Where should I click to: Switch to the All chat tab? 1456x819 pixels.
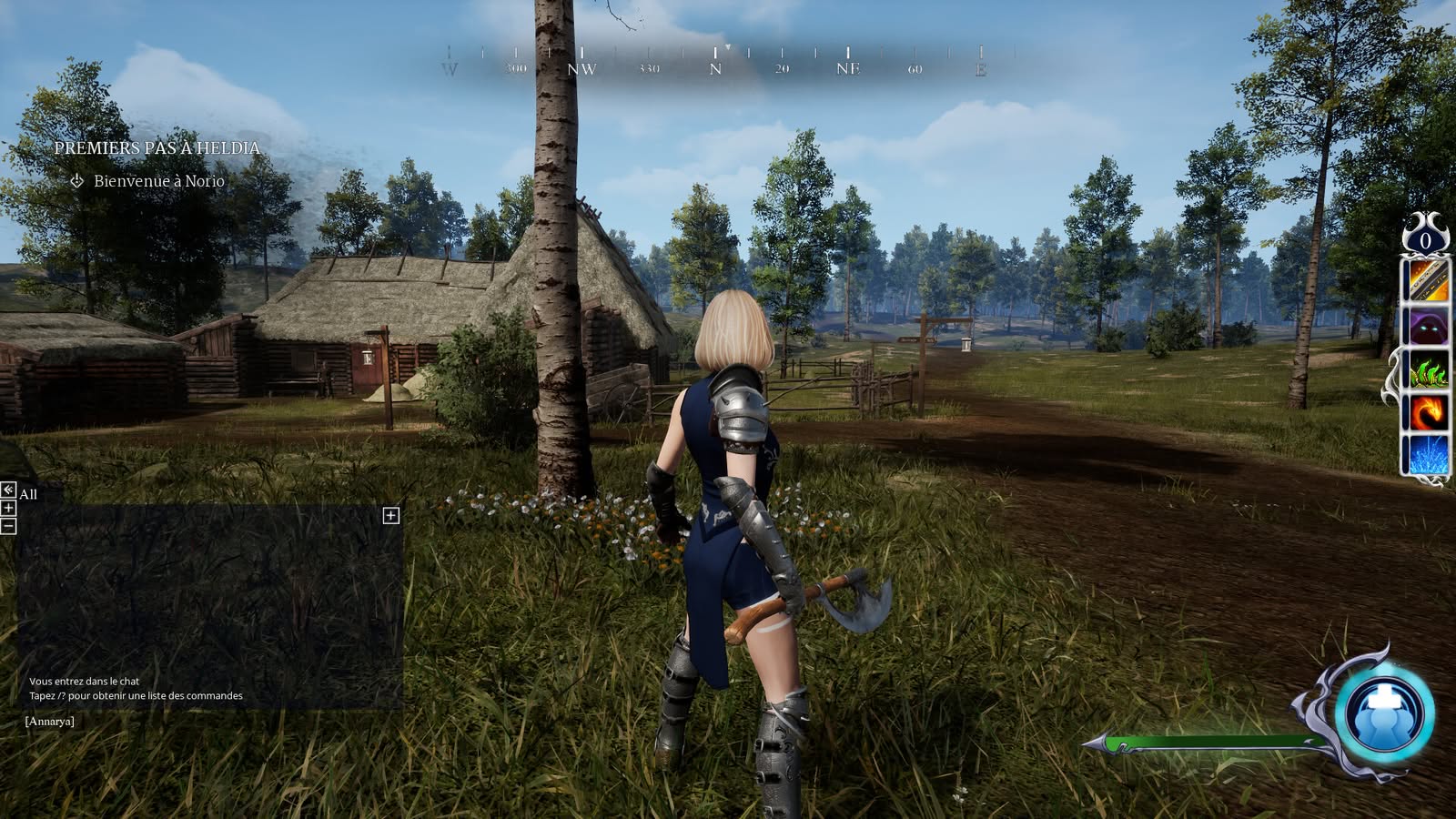click(29, 495)
